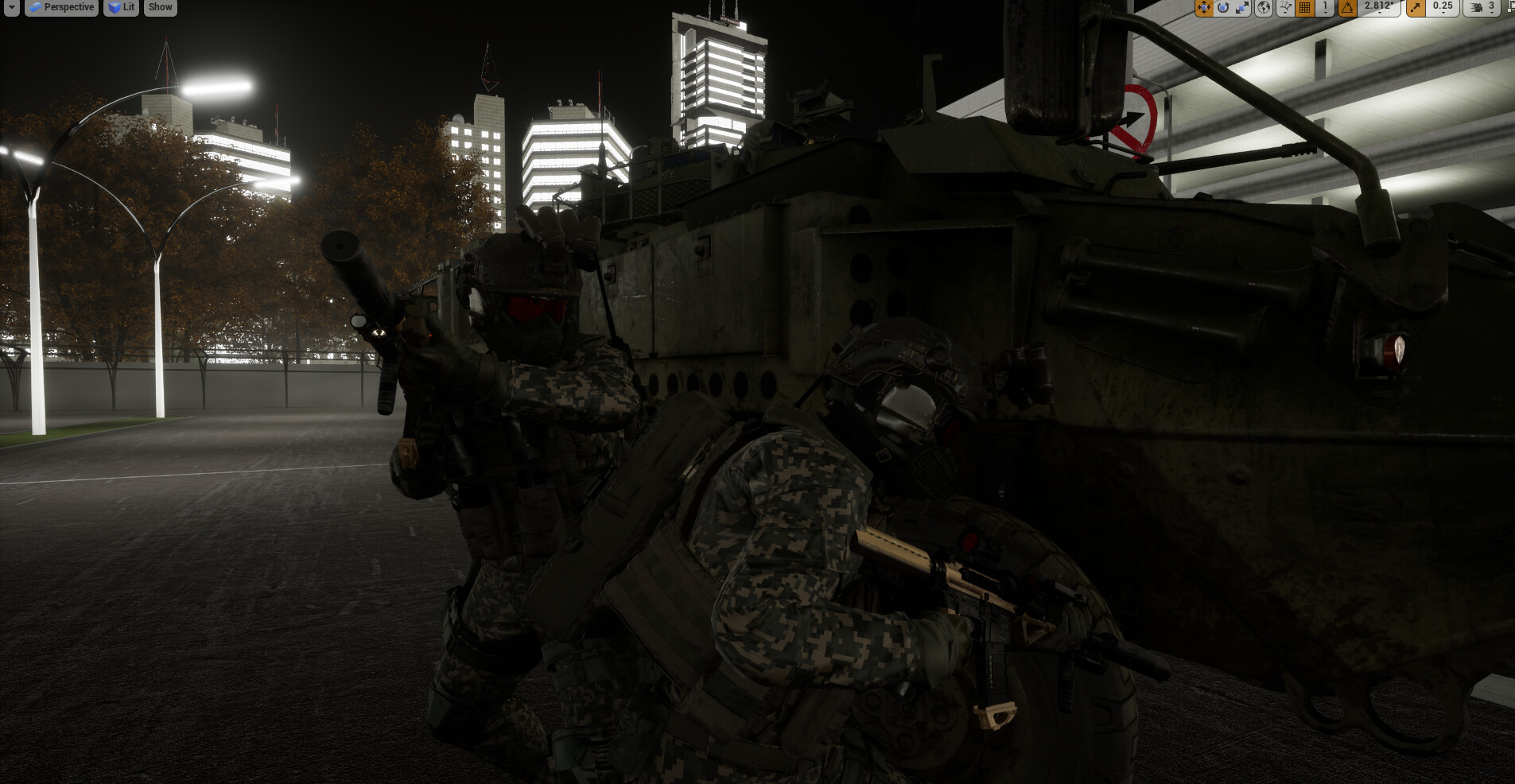Toggle world/local coordinate system with globe icon
1515x784 pixels.
pyautogui.click(x=1264, y=7)
